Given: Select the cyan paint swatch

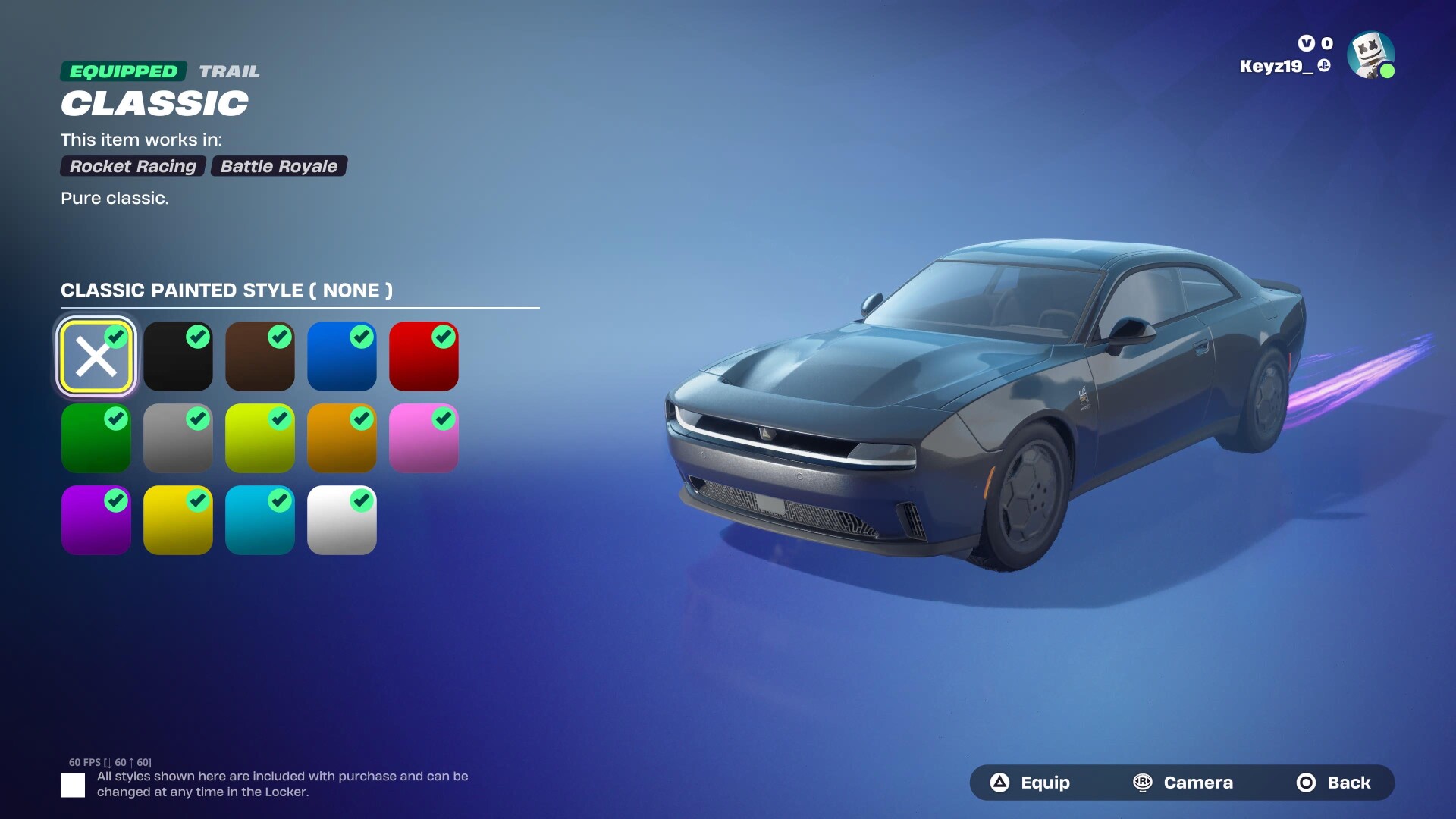Looking at the screenshot, I should click(x=260, y=520).
